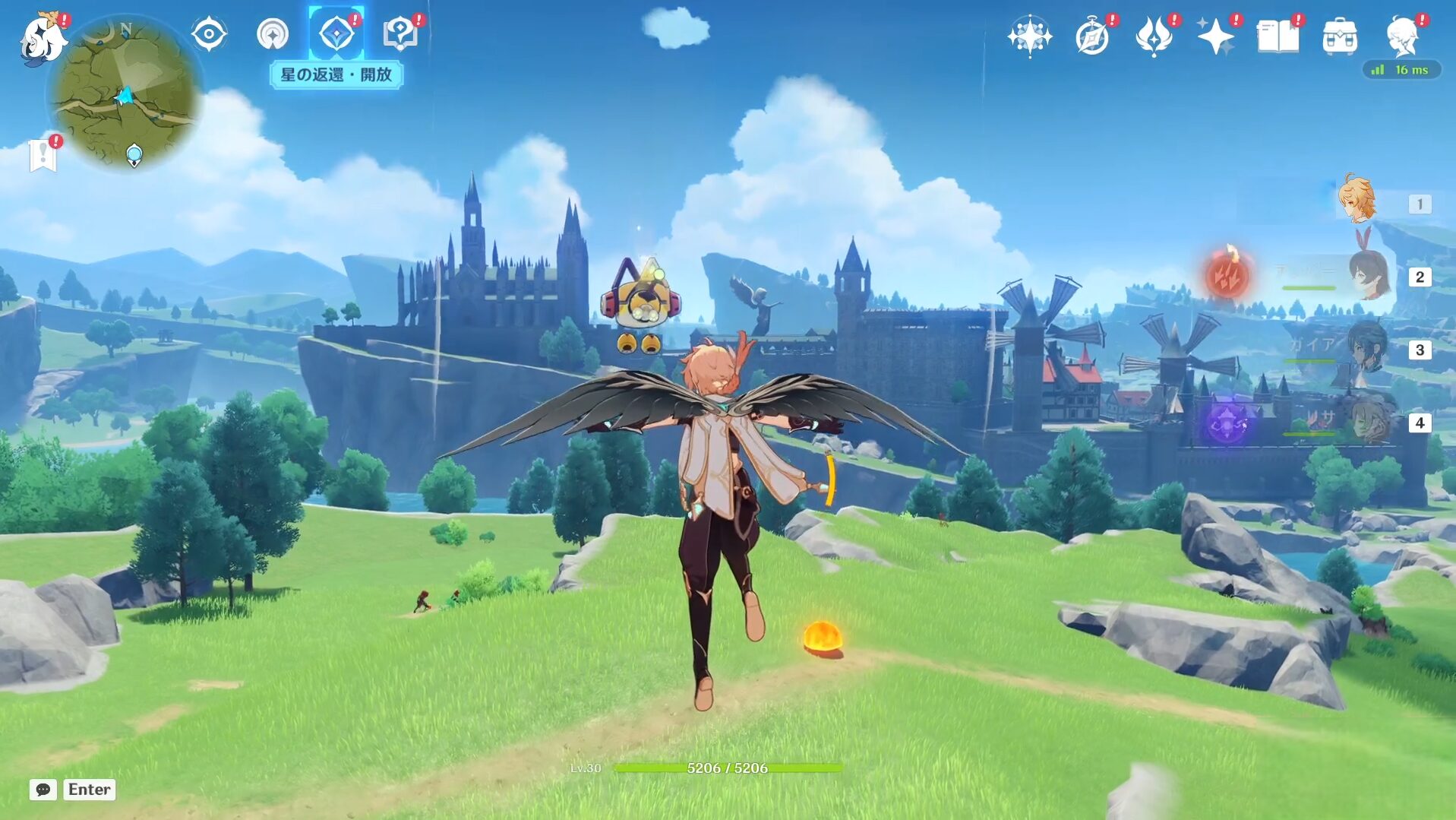Click the wind-swirl icon beside elemental sight

click(x=273, y=35)
